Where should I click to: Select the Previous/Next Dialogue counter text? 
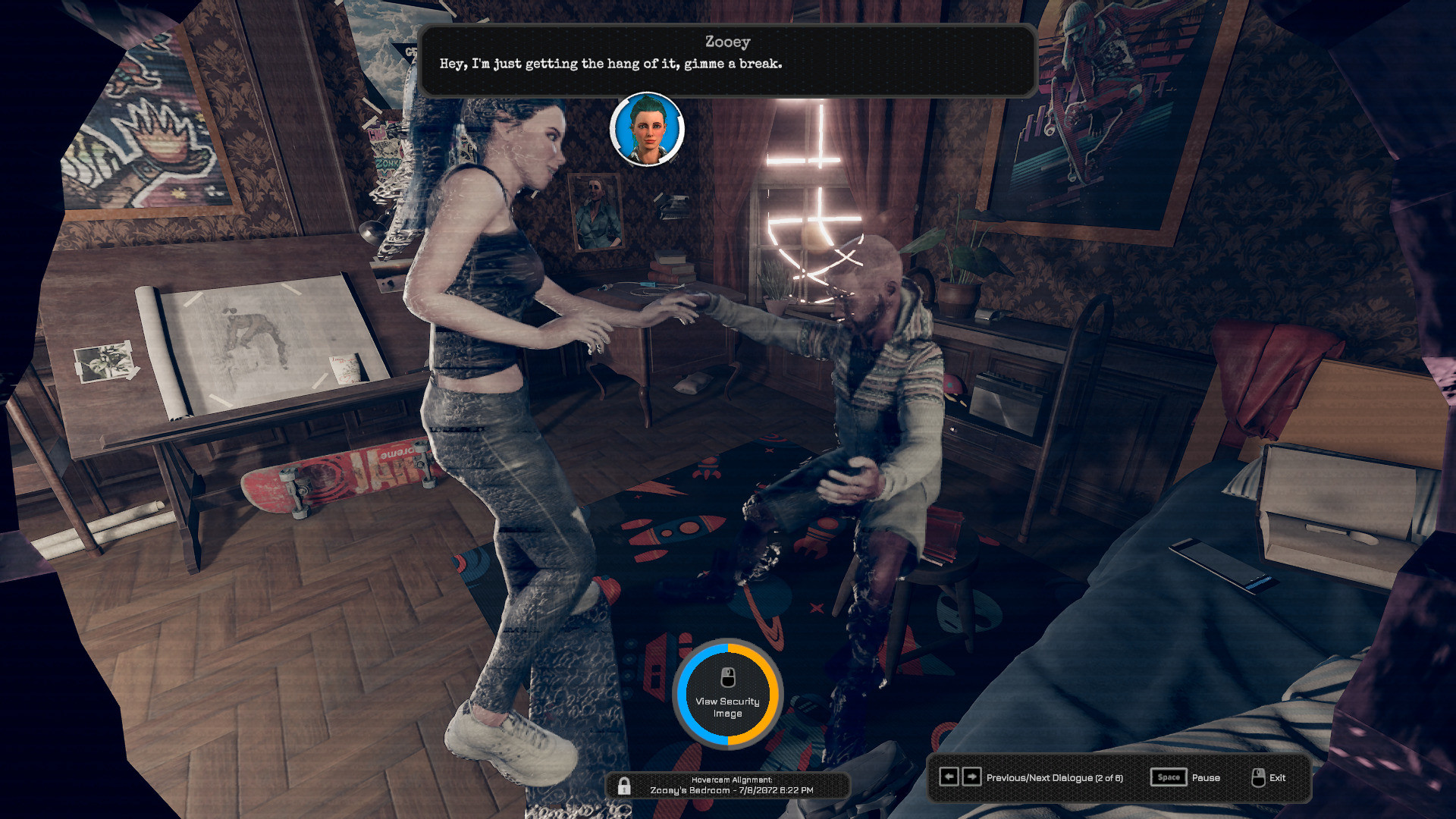pyautogui.click(x=1054, y=777)
